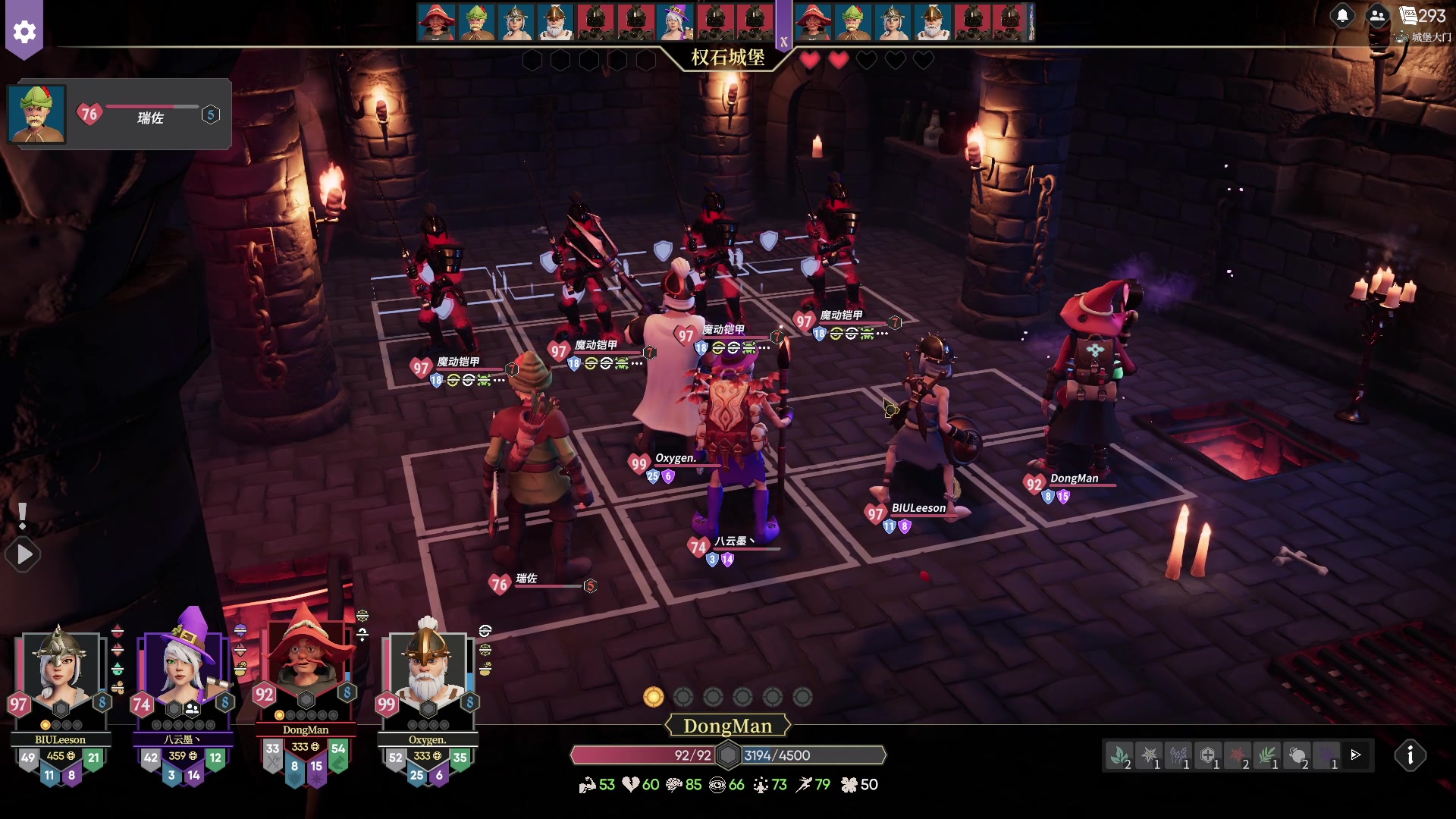Click the play arrow beside the exclamation mark
Viewport: 1456px width, 819px height.
pyautogui.click(x=24, y=555)
